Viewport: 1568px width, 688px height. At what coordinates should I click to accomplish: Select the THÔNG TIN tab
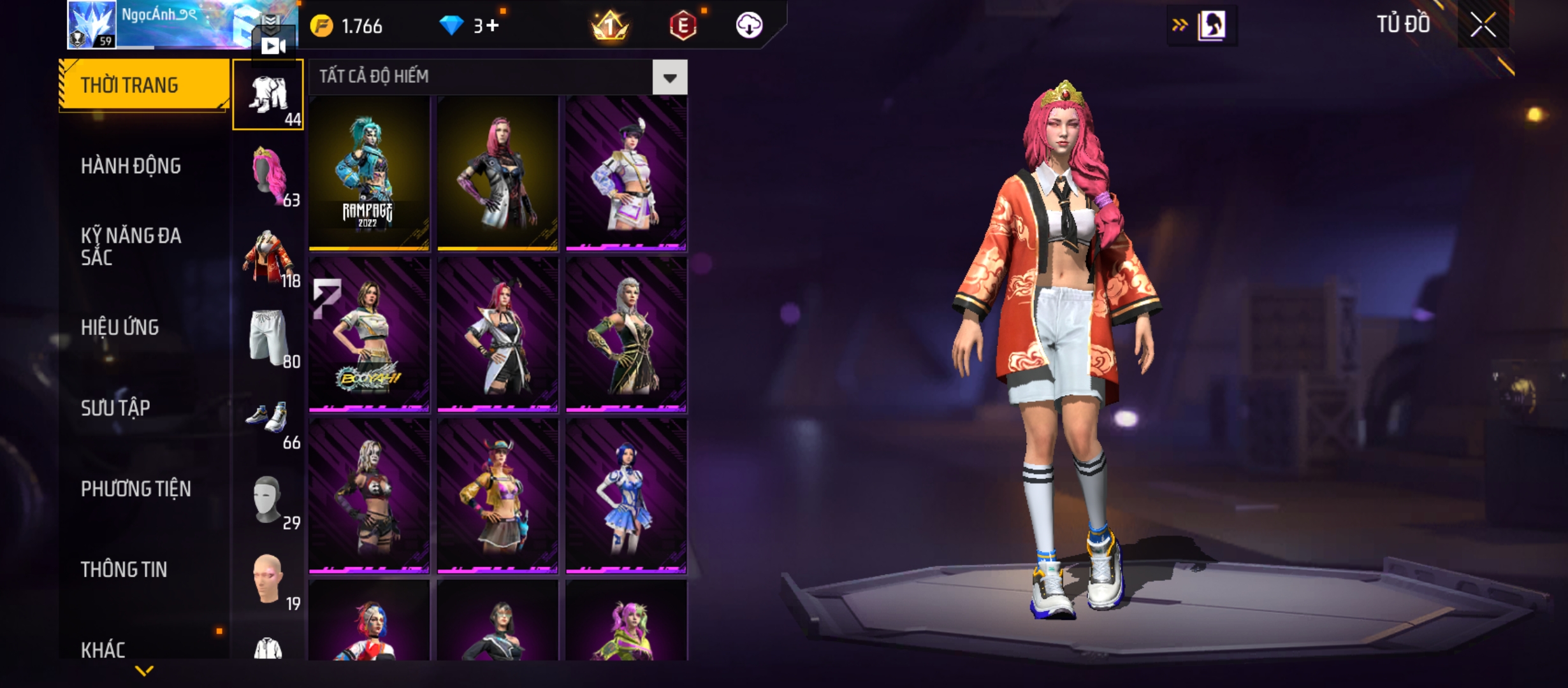click(x=124, y=570)
